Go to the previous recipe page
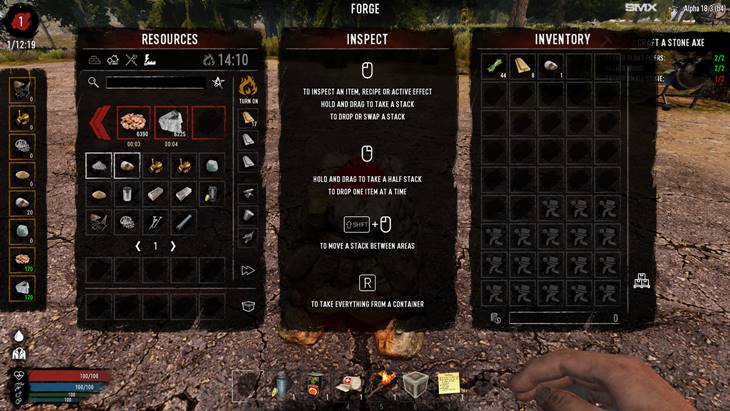Viewport: 730px width, 411px height. click(x=138, y=246)
